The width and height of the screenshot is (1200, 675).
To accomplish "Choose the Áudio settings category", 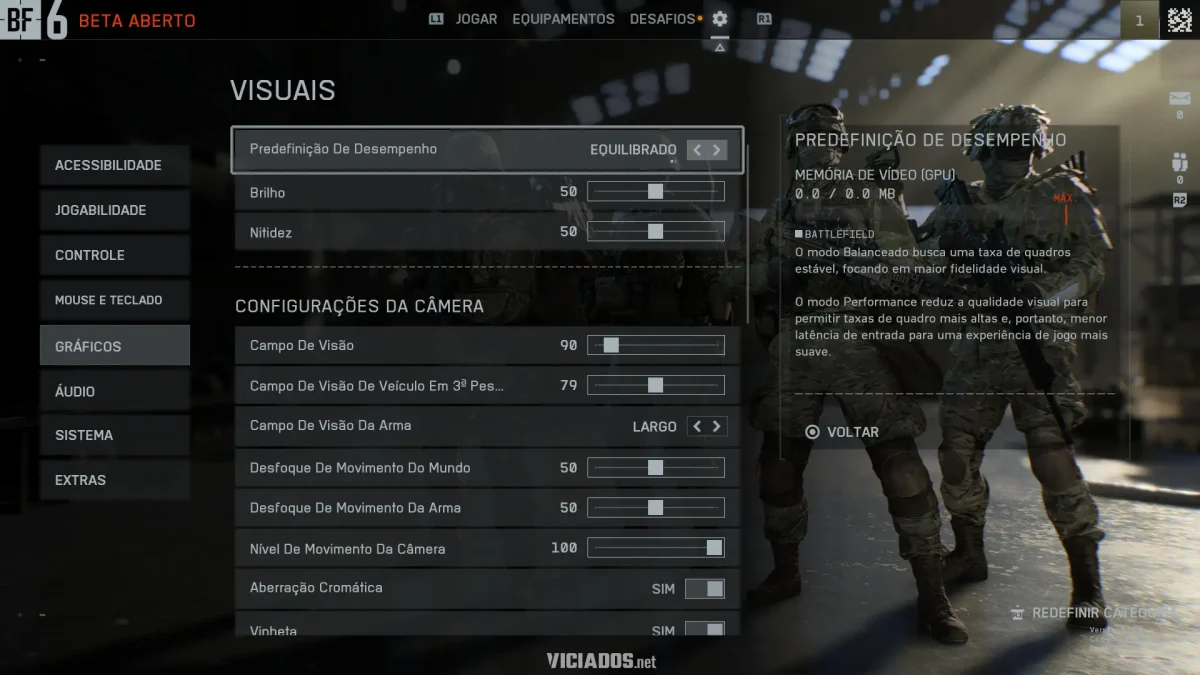I will point(114,391).
